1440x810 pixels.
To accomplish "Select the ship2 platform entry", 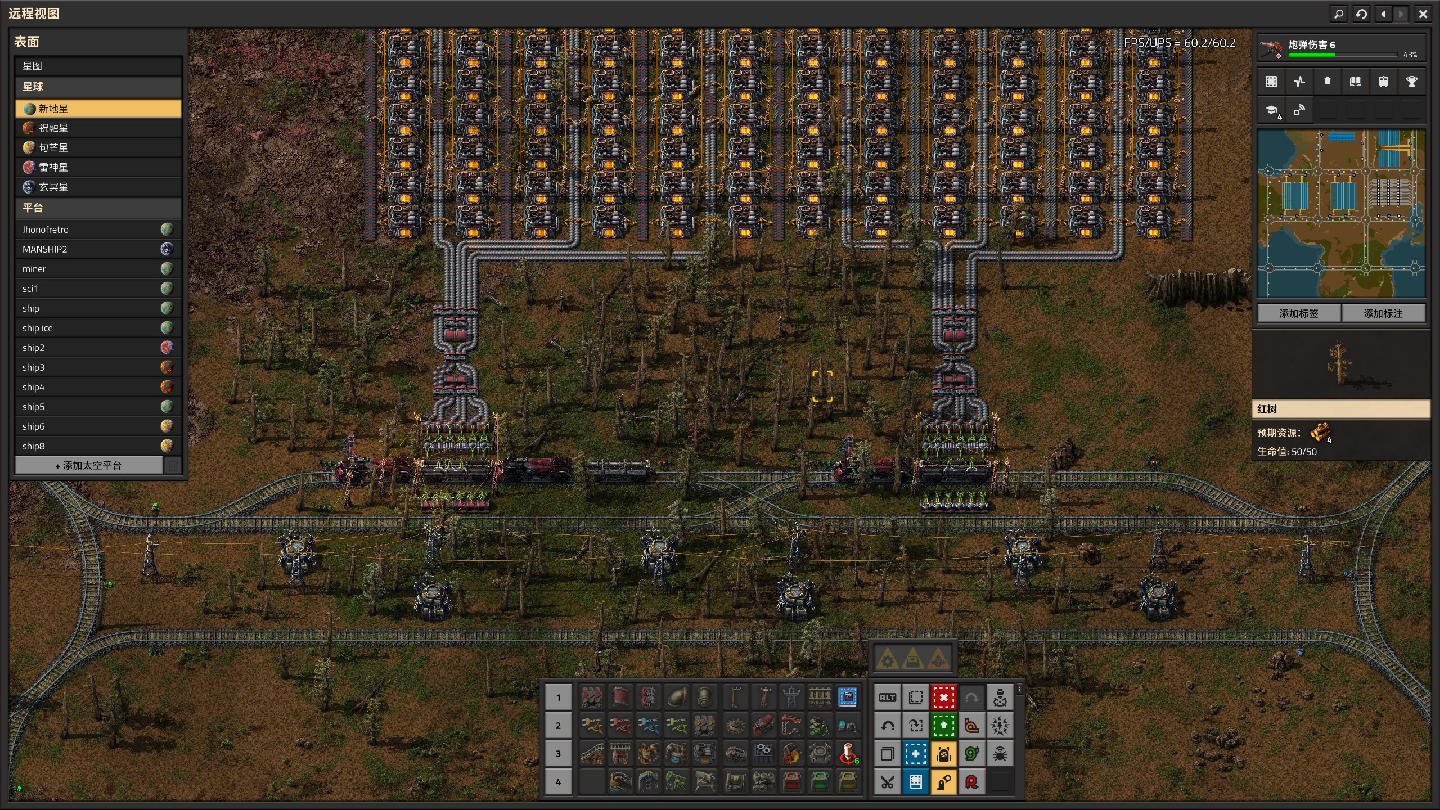I will 98,348.
